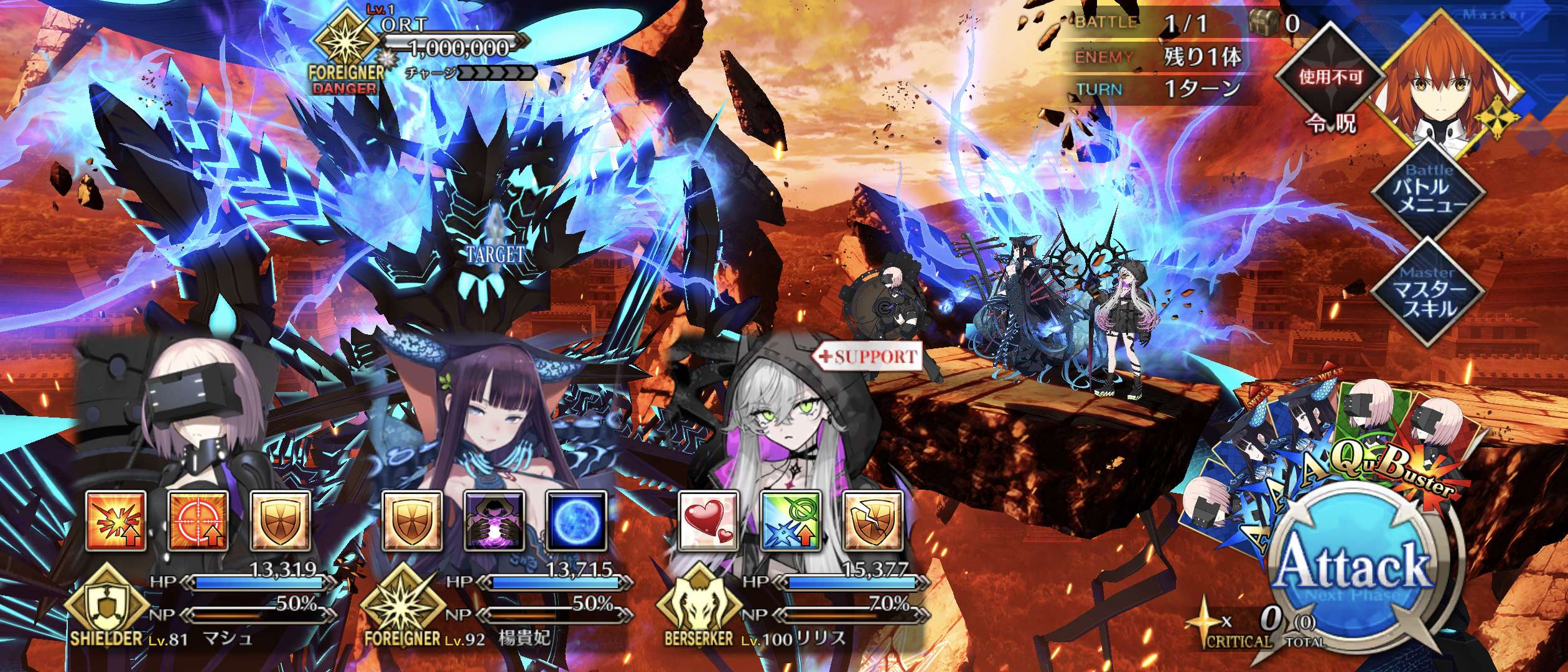1568x672 pixels.
Task: Use Lilith's green and blue arrow skill
Action: click(790, 521)
